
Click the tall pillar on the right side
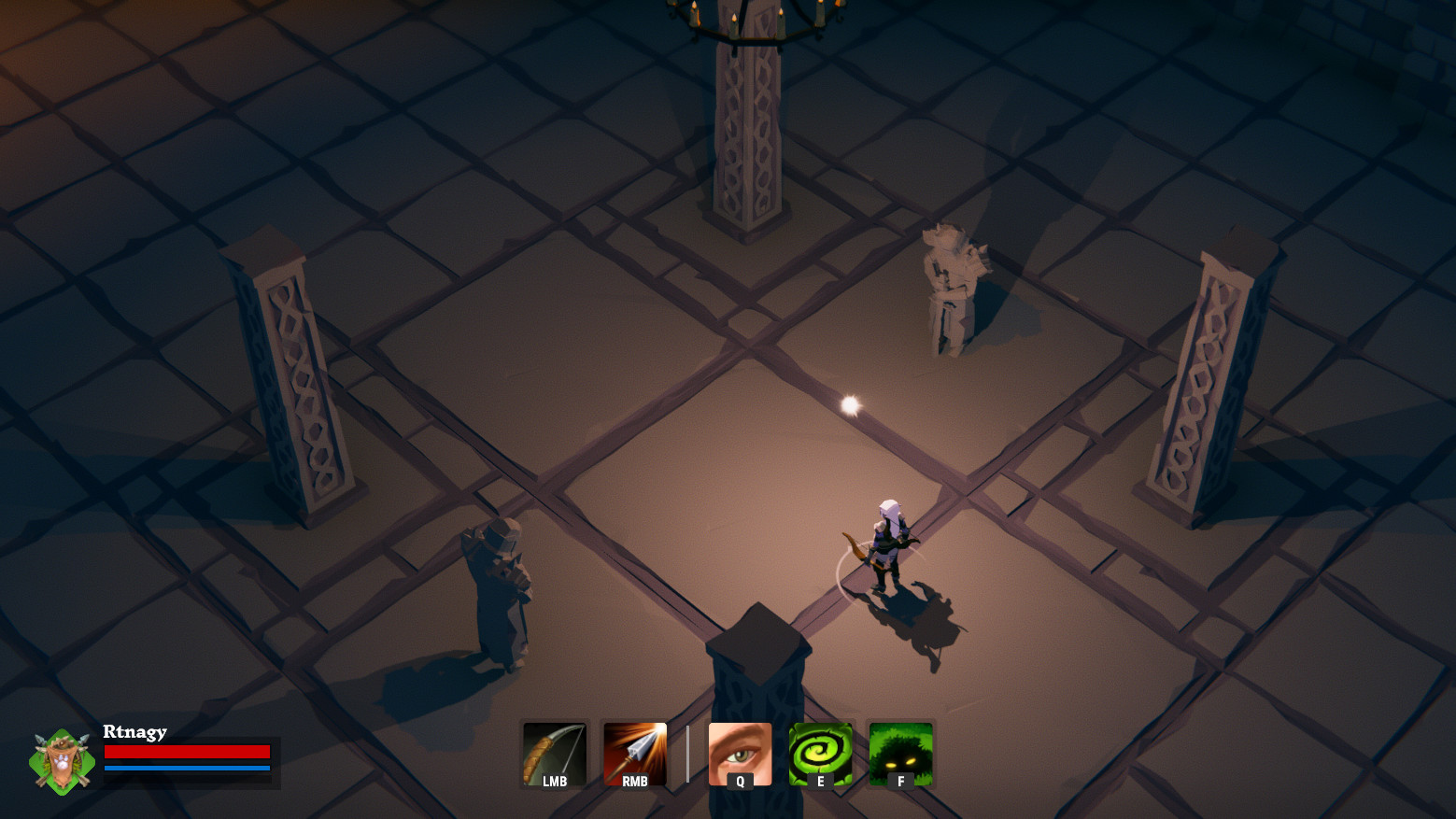pos(1205,374)
